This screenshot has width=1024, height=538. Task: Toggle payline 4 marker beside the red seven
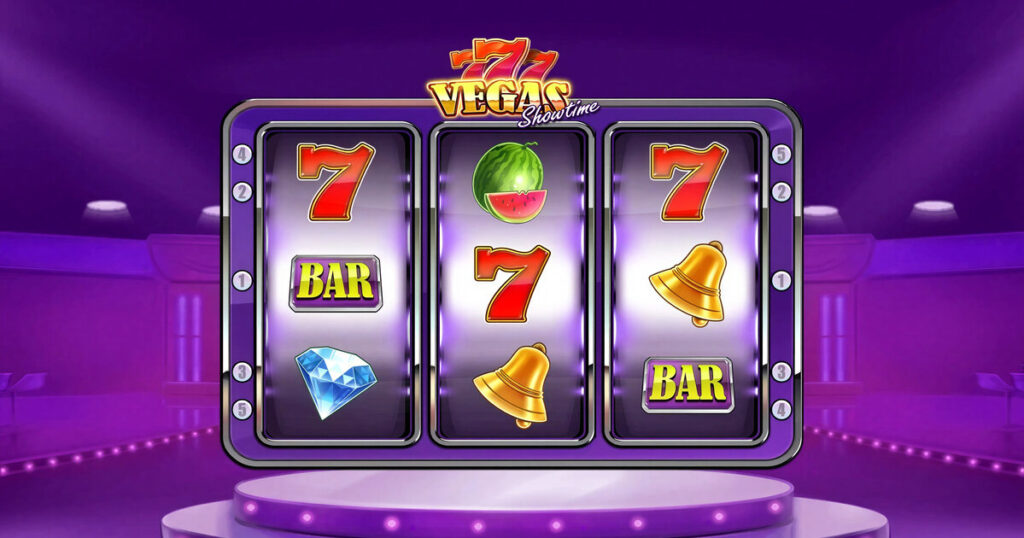pyautogui.click(x=241, y=155)
